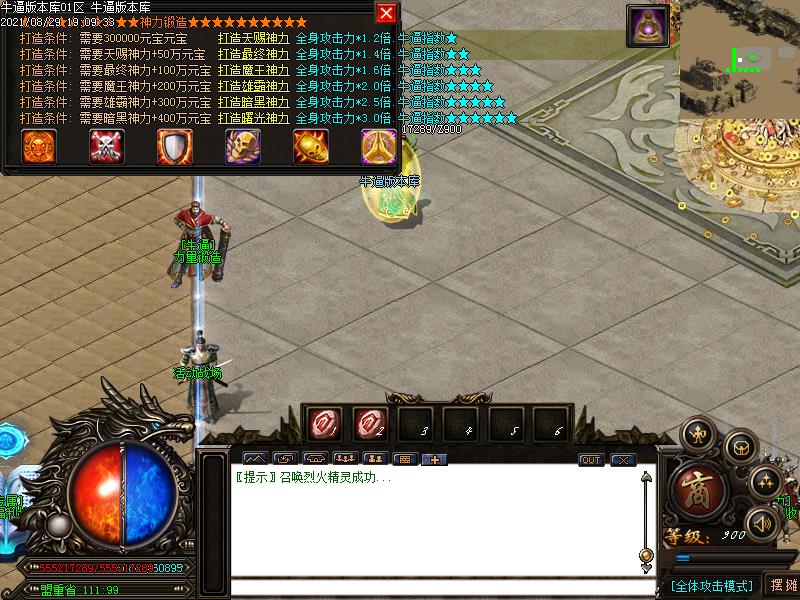Image resolution: width=800 pixels, height=600 pixels.
Task: Toggle the 全体攻击模式 attack mode
Action: (711, 585)
